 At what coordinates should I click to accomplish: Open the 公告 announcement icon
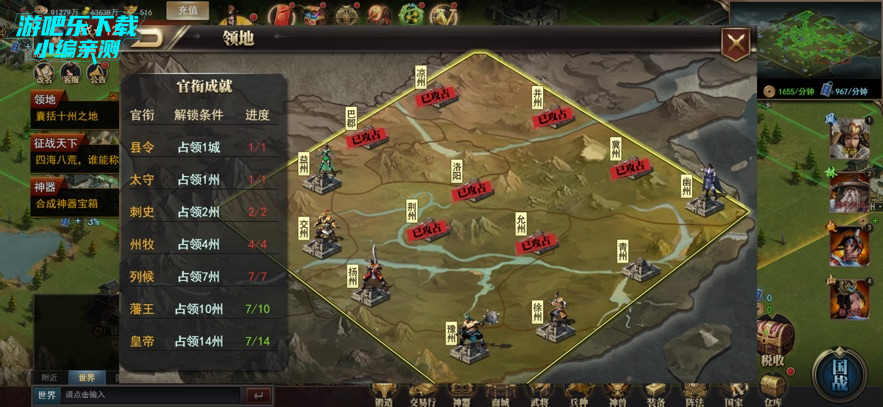(97, 72)
